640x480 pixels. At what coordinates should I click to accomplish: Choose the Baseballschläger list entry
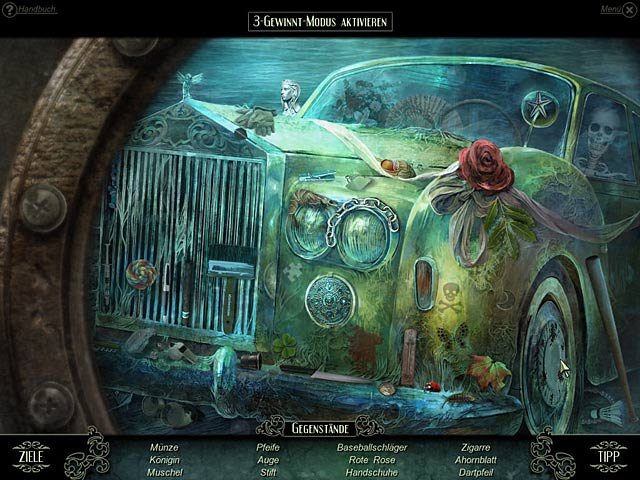372,447
